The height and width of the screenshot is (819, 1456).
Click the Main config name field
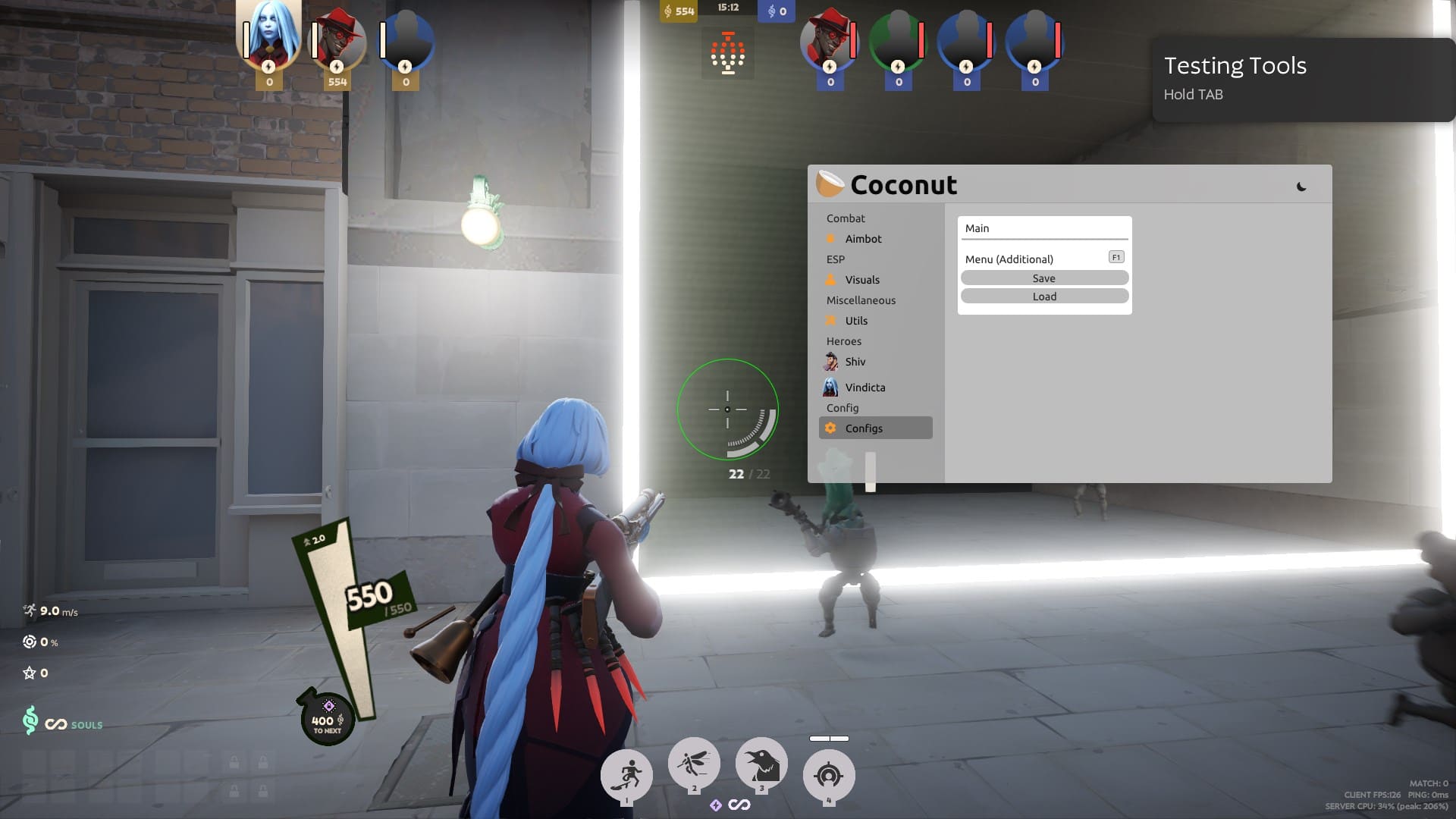[1044, 227]
